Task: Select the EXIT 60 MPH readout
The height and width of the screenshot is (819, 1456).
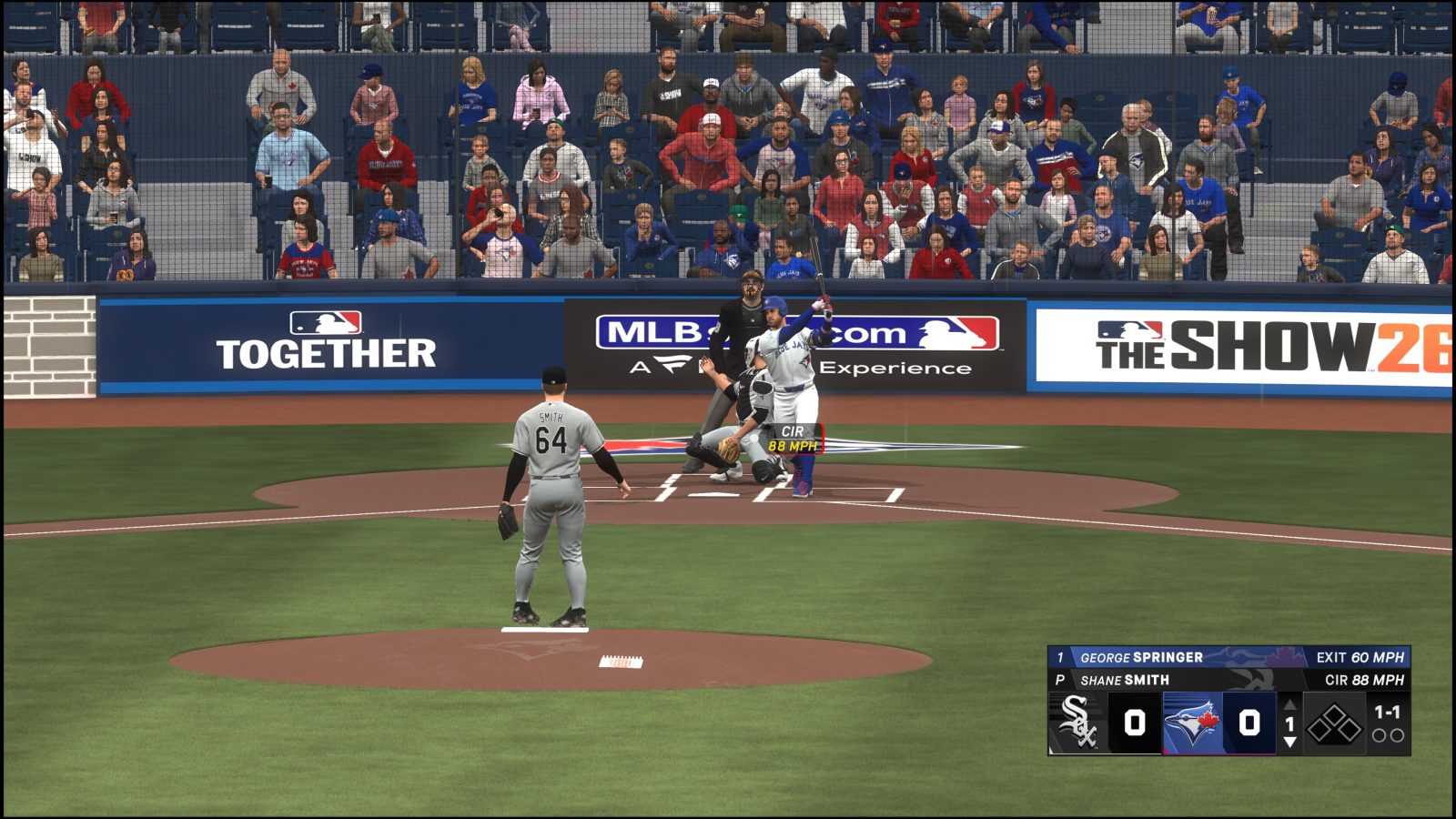Action: (x=1360, y=657)
